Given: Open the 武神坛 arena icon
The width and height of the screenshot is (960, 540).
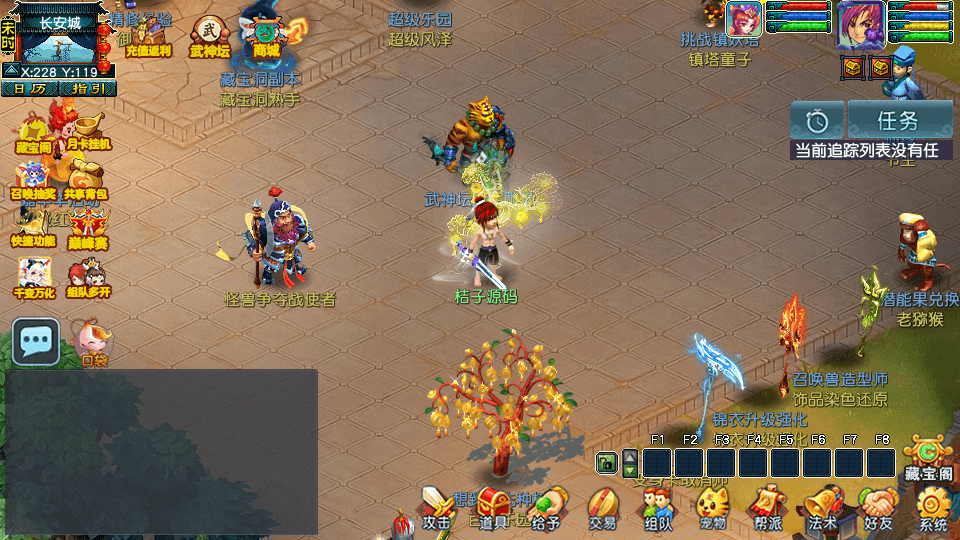Looking at the screenshot, I should (x=210, y=34).
